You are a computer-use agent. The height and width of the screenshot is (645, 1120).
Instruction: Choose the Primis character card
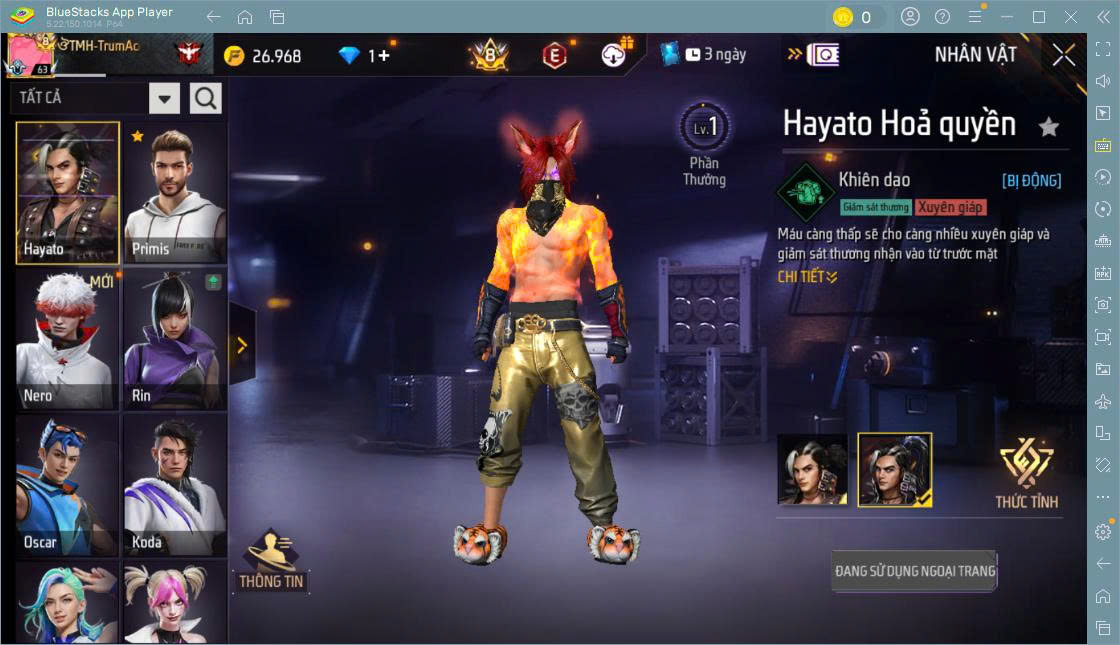coord(175,194)
